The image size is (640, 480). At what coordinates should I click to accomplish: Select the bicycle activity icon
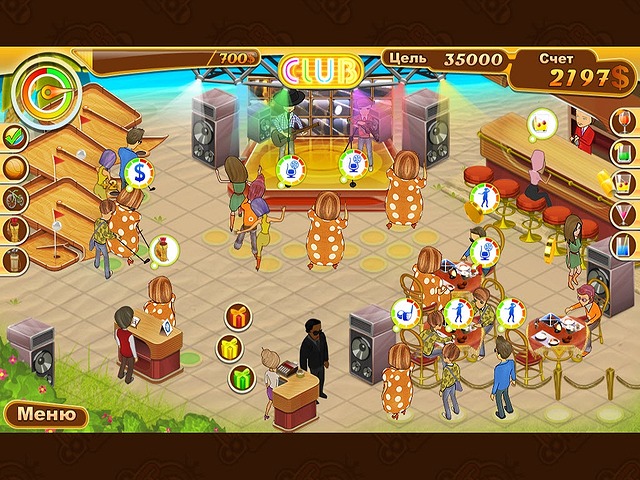[x=15, y=199]
